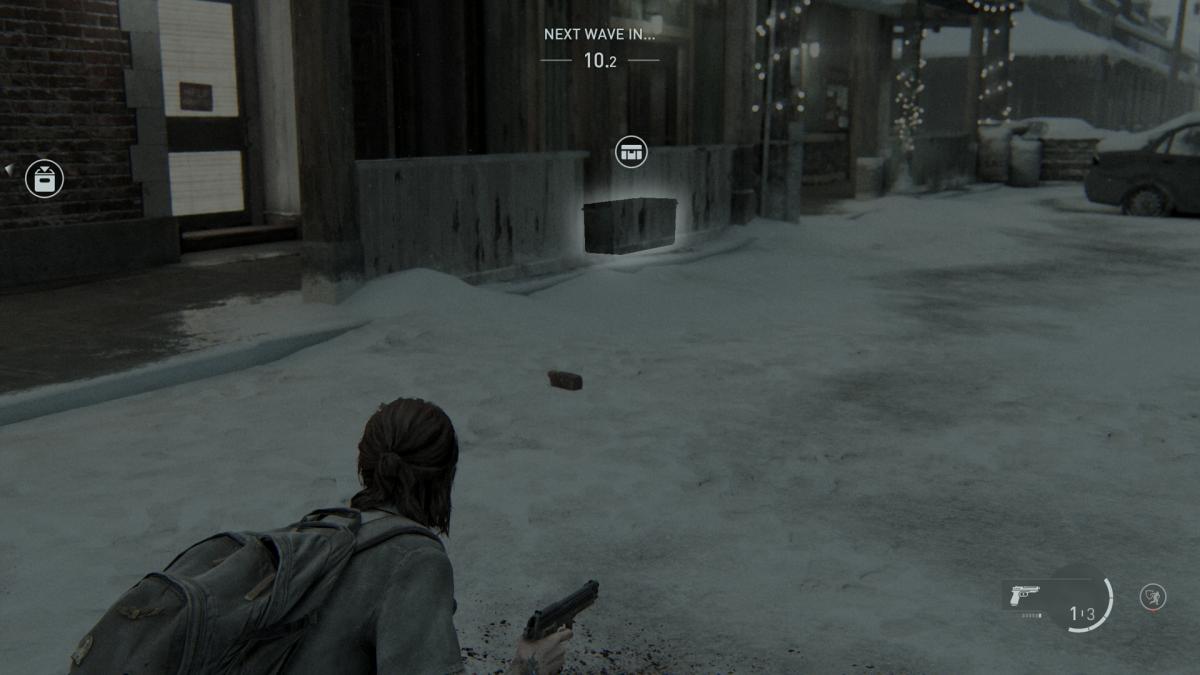Click the supply box marker icon
Viewport: 1200px width, 675px height.
click(44, 179)
